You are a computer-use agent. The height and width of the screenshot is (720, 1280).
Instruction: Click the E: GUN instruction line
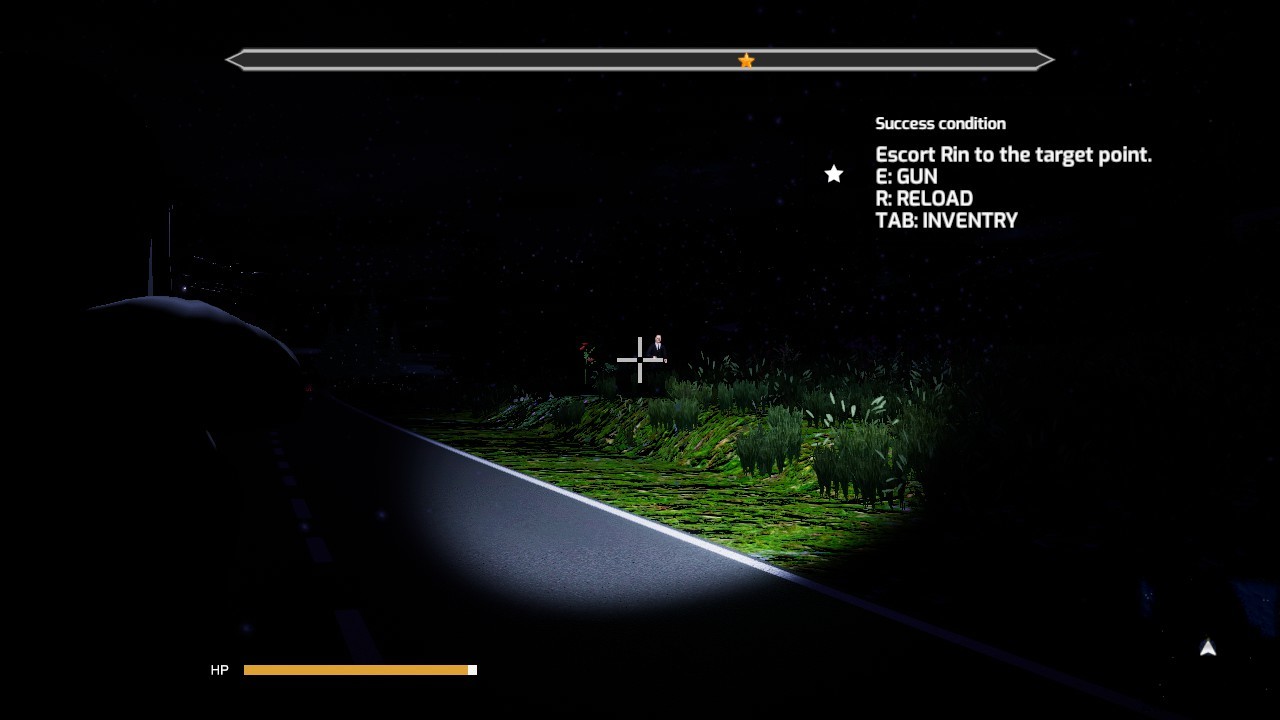click(907, 176)
